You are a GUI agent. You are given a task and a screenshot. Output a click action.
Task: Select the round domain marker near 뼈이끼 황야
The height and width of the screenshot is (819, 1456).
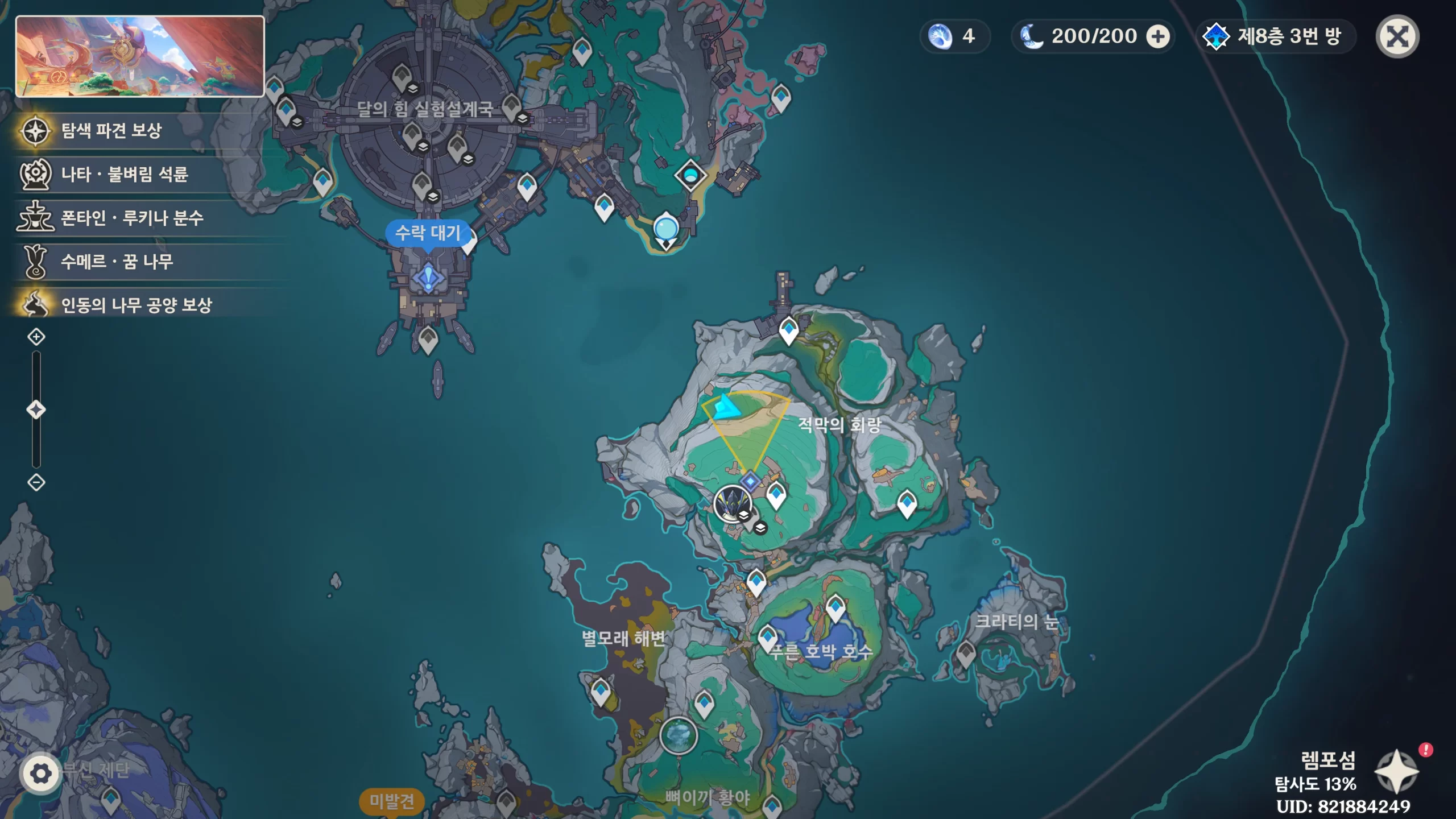point(678,735)
